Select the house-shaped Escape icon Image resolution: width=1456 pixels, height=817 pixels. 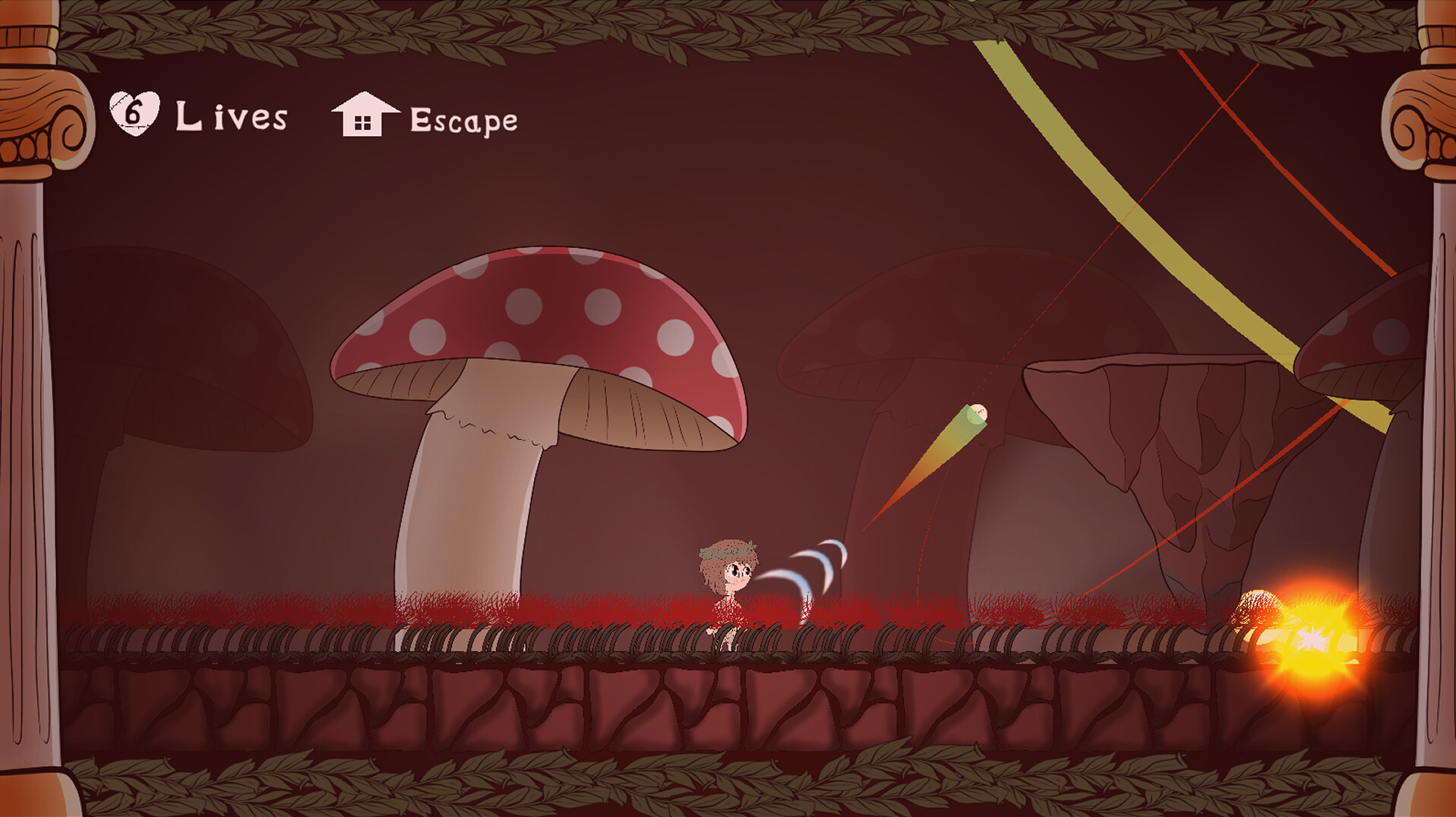pos(364,114)
